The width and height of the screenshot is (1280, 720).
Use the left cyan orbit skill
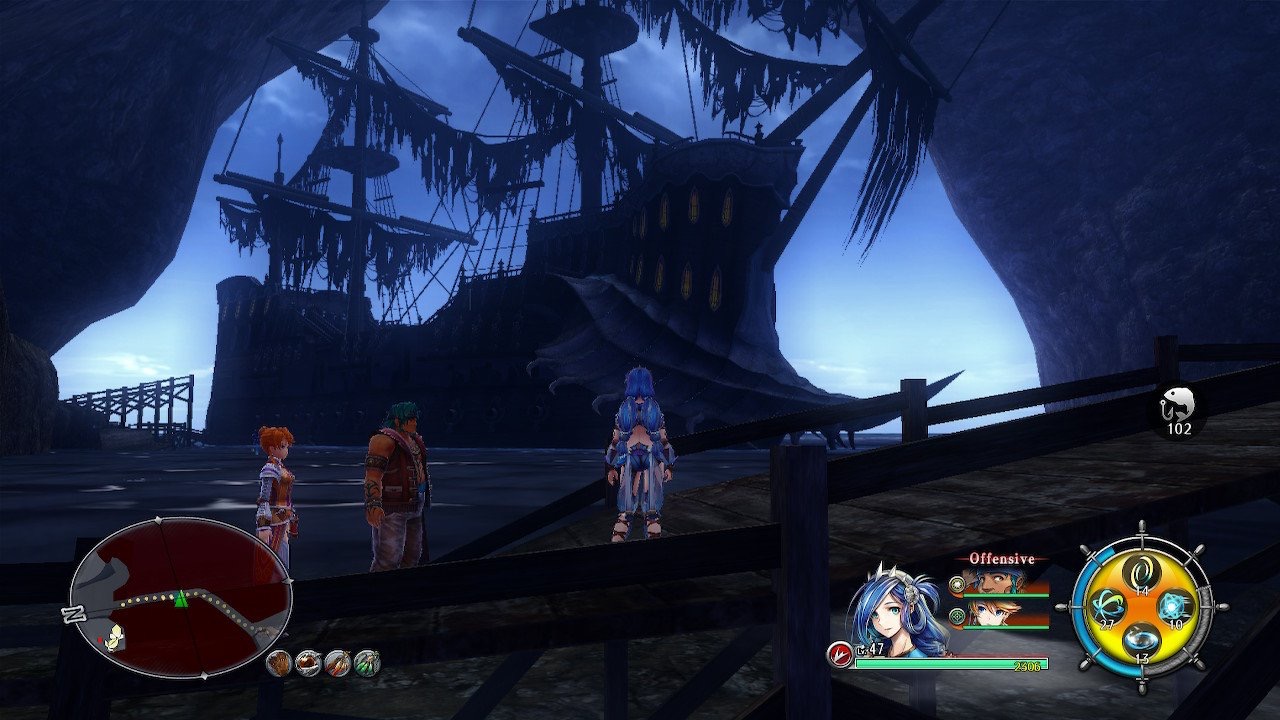(1107, 607)
